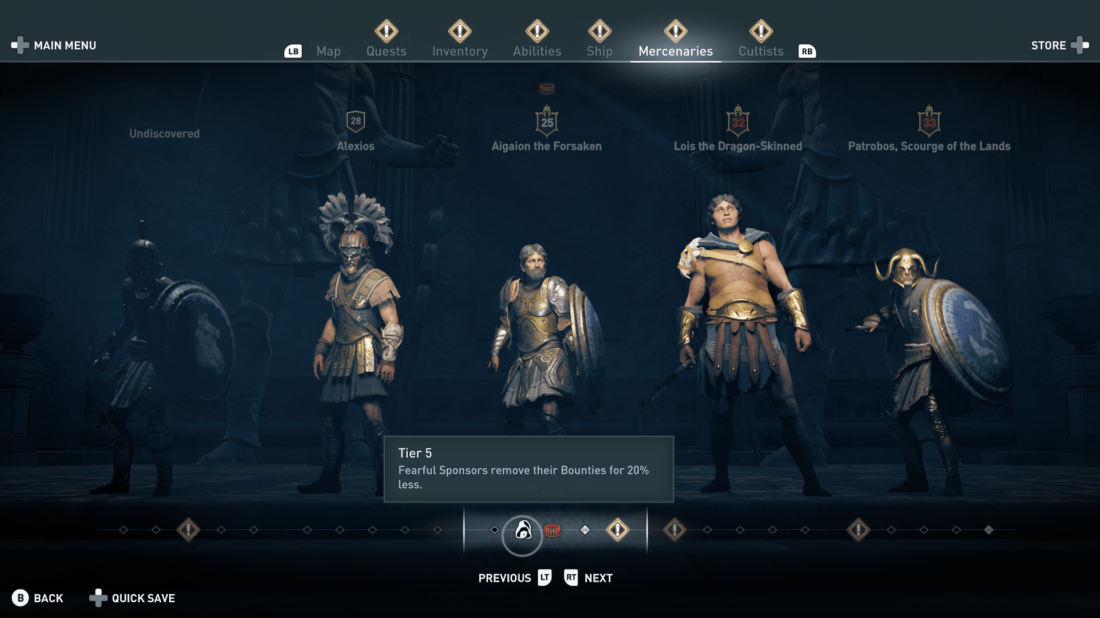Select the red helmet marker on tier track
This screenshot has height=618, width=1100.
[553, 530]
